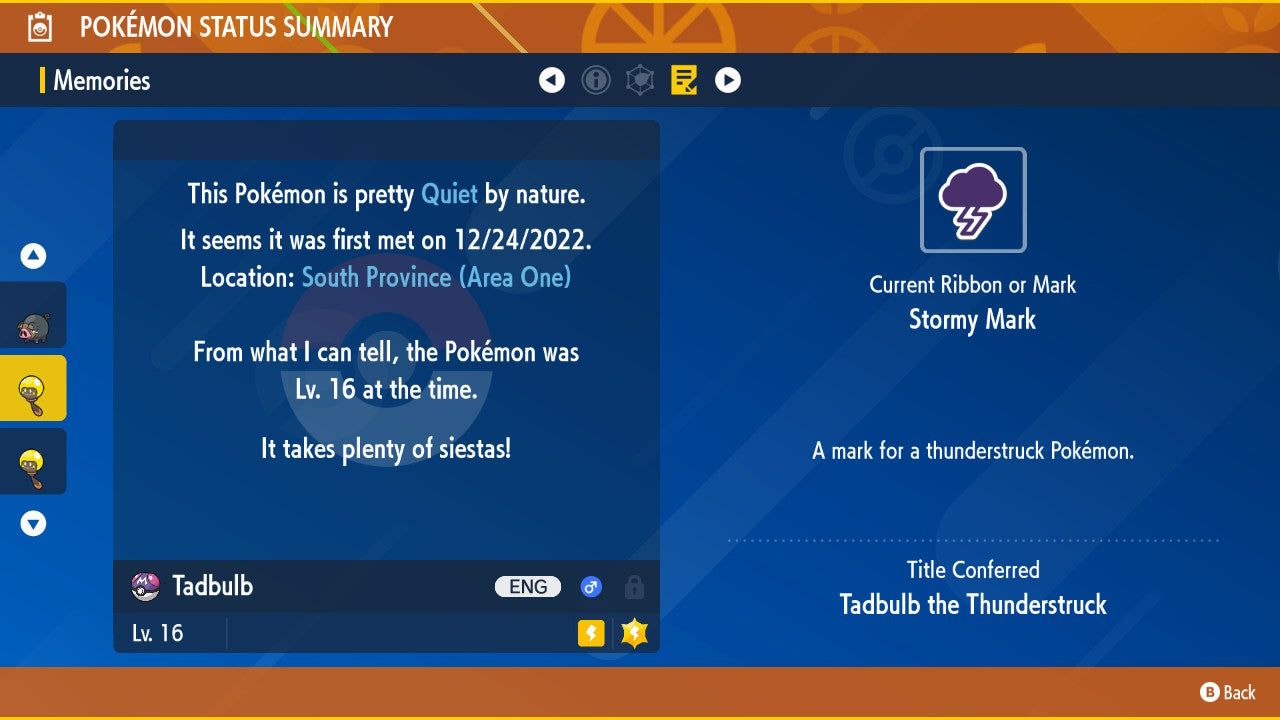Move up the party list arrow
The height and width of the screenshot is (720, 1280).
coord(33,257)
